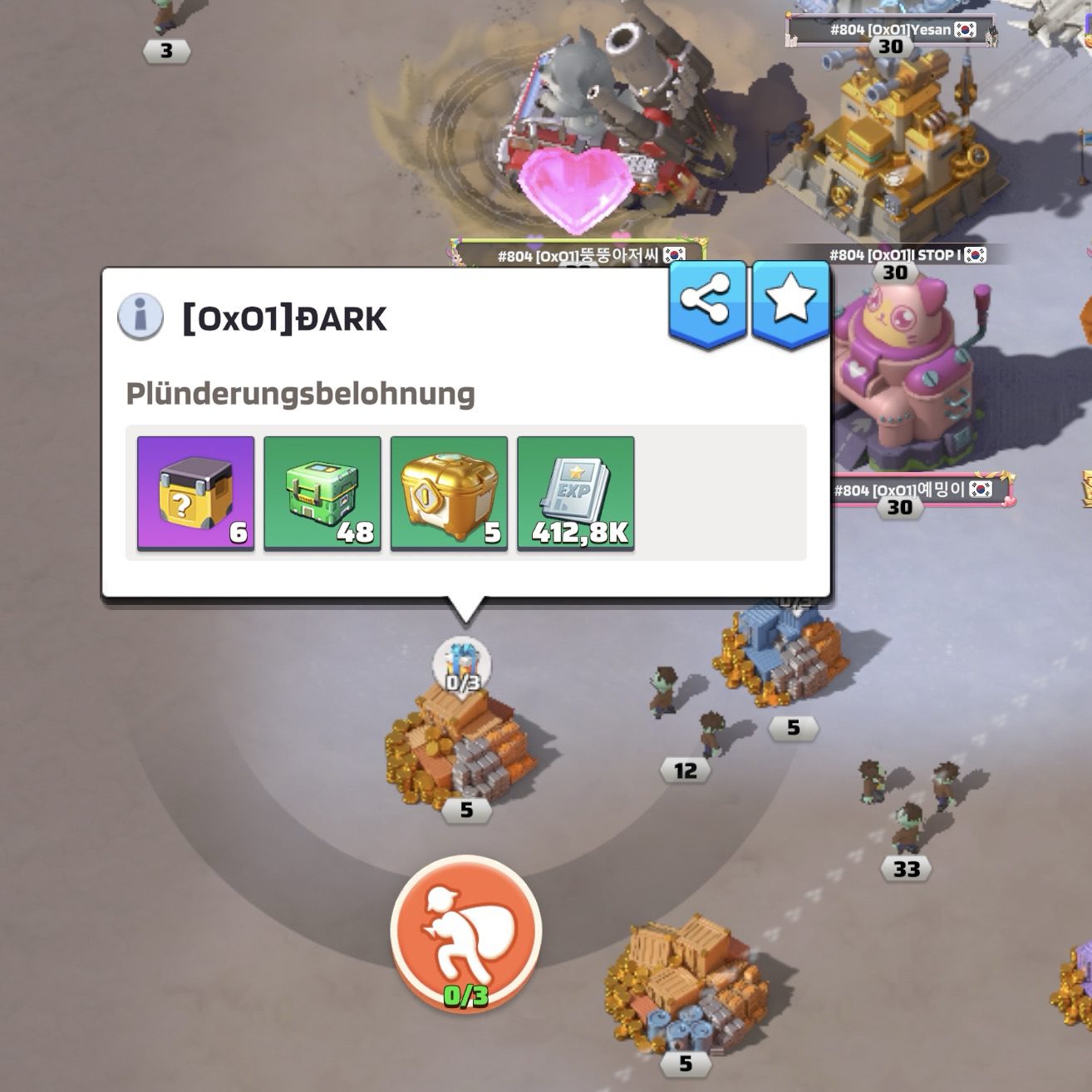Screen dimensions: 1092x1092
Task: Check the EXP book reward
Action: 576,493
